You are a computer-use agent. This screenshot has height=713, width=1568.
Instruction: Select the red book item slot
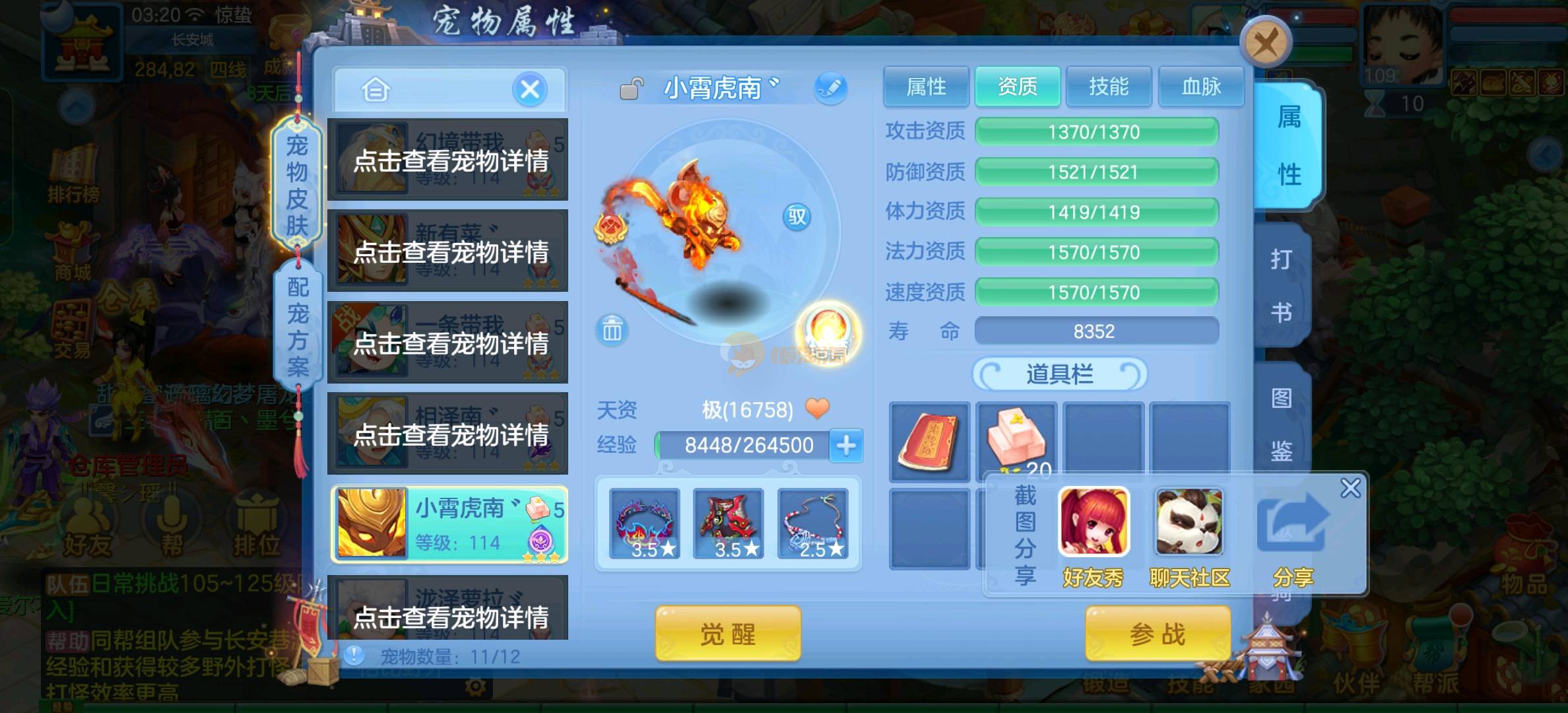tap(929, 441)
